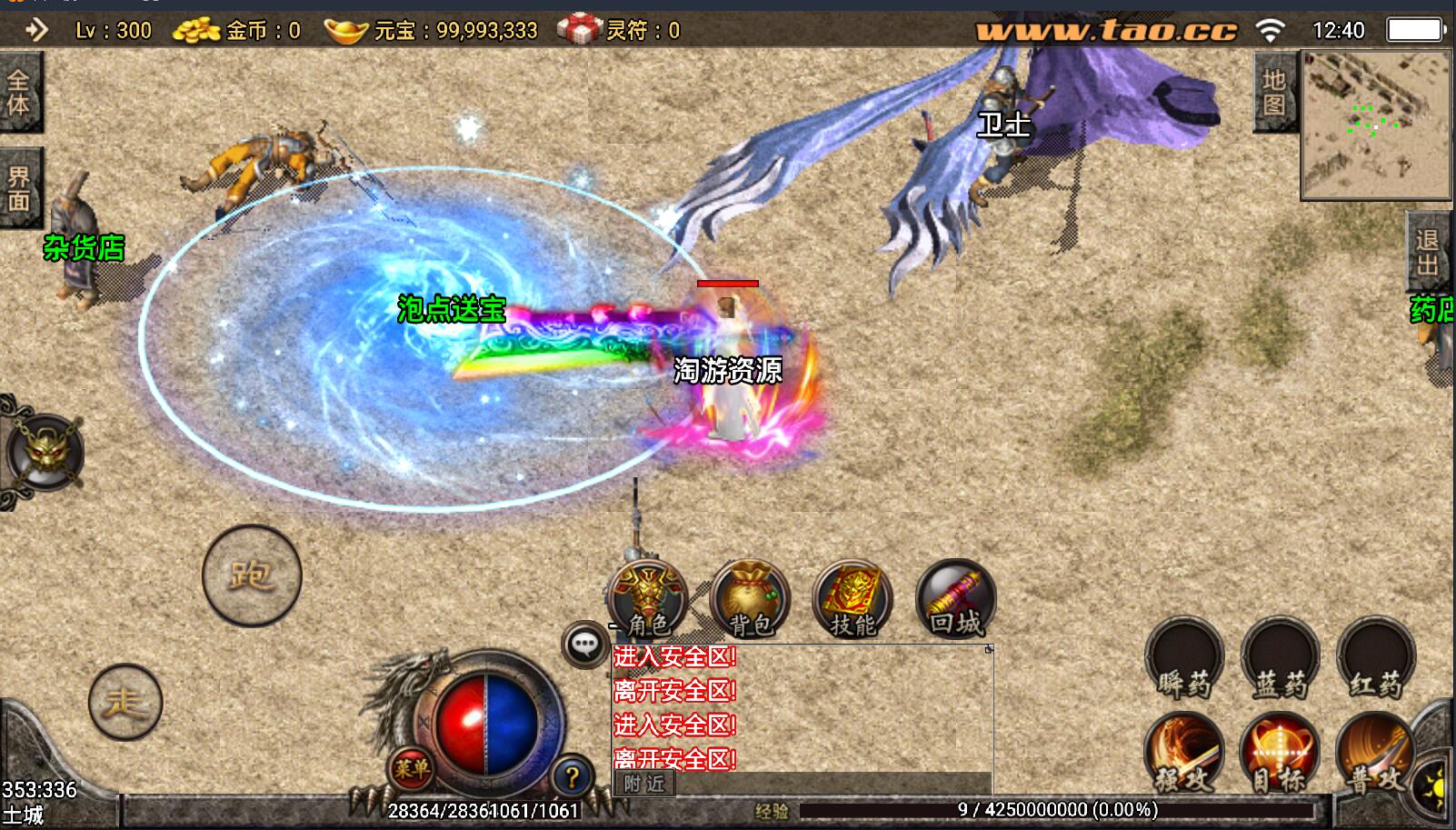Activate the 强攻 heavy attack skill
1456x830 pixels.
(1184, 754)
